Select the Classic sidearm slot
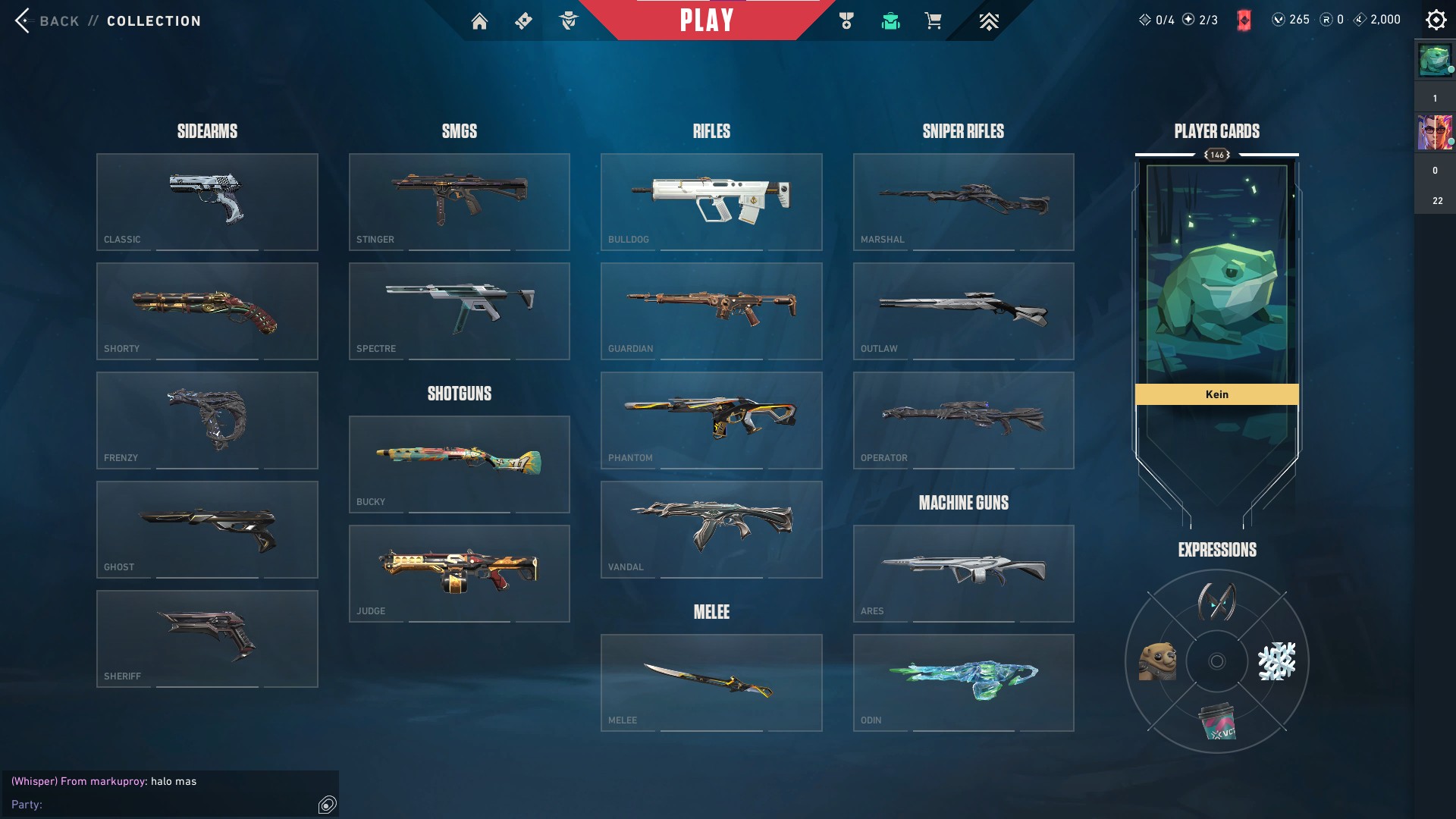1456x819 pixels. point(207,202)
